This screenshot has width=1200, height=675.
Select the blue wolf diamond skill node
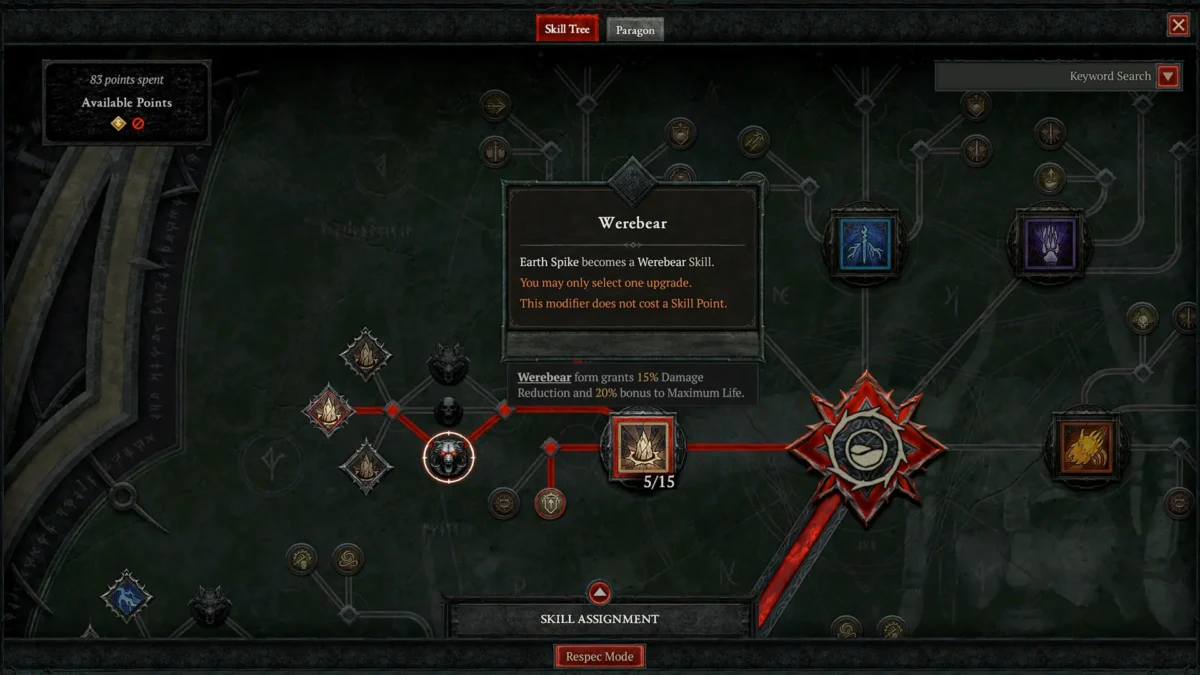(x=127, y=598)
